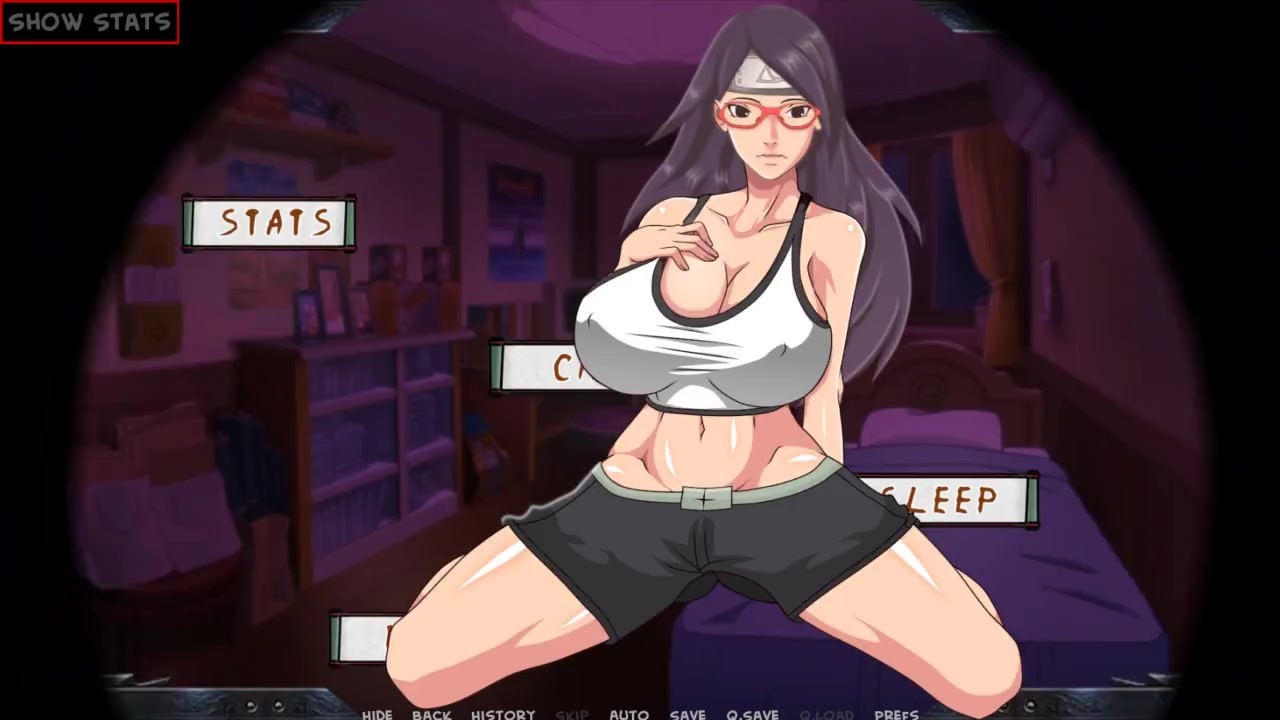The width and height of the screenshot is (1280, 720).
Task: Open the STATS scroll banner
Action: click(270, 222)
